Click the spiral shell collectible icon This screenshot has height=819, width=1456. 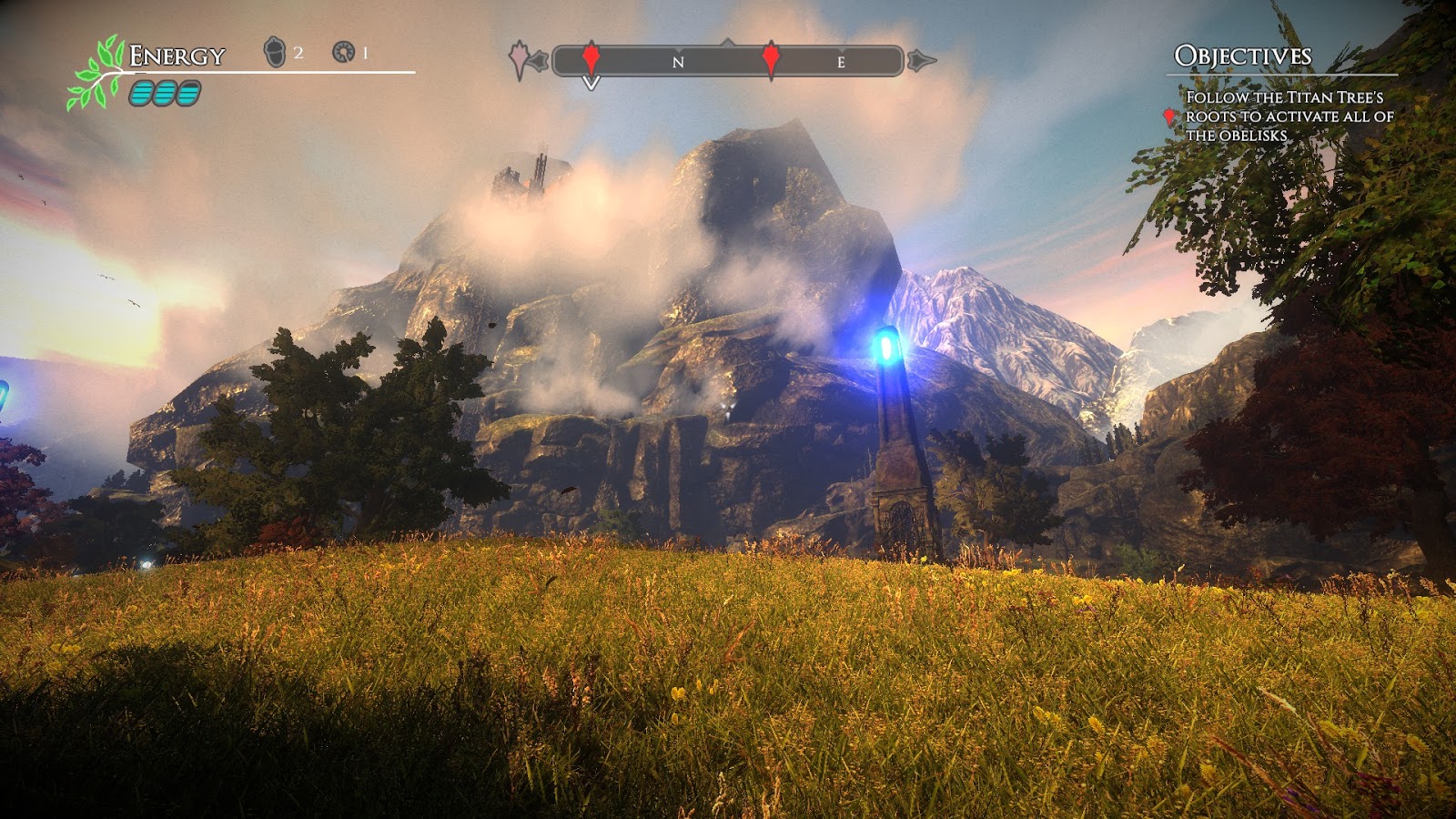(x=343, y=52)
